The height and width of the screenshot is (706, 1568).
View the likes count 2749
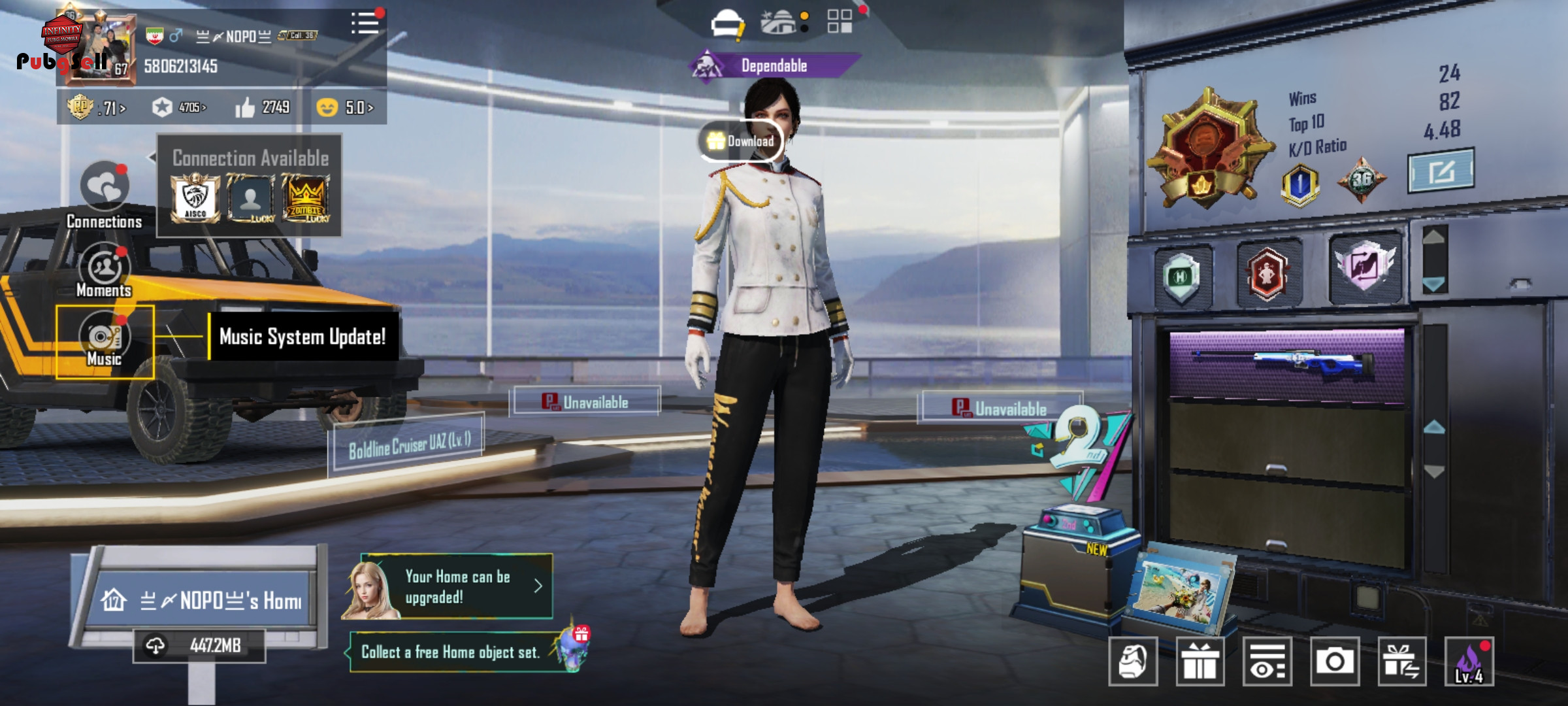[263, 107]
